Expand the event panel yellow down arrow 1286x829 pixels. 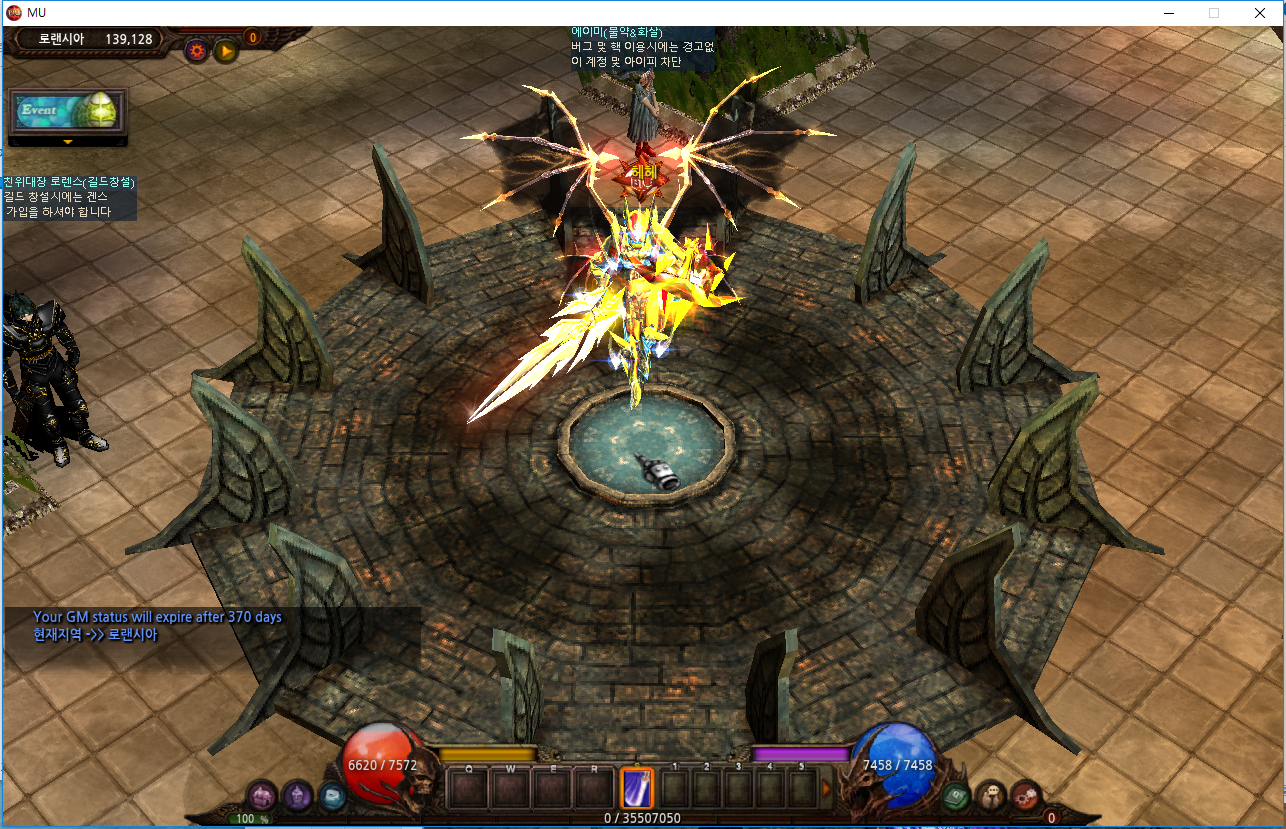point(68,143)
